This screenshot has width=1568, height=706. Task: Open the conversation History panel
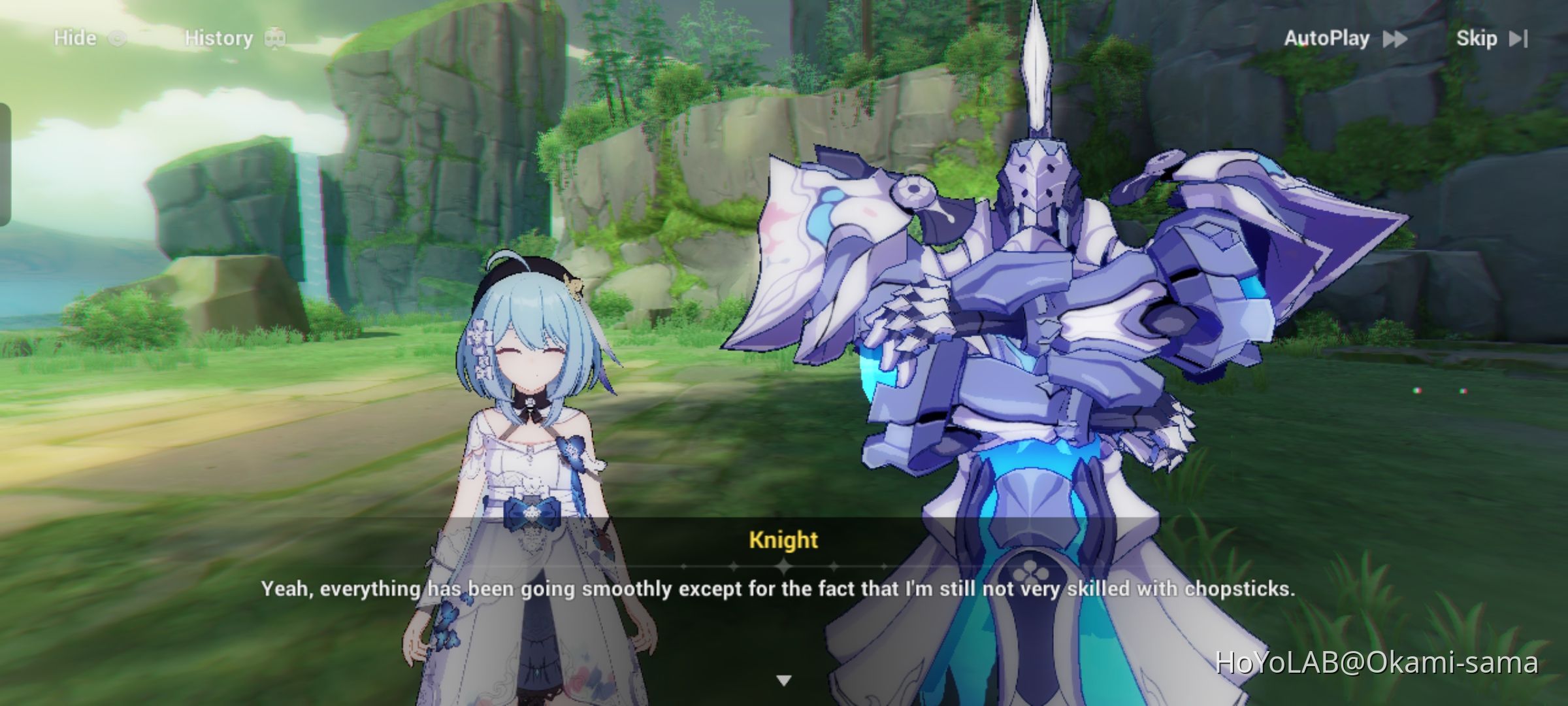218,37
